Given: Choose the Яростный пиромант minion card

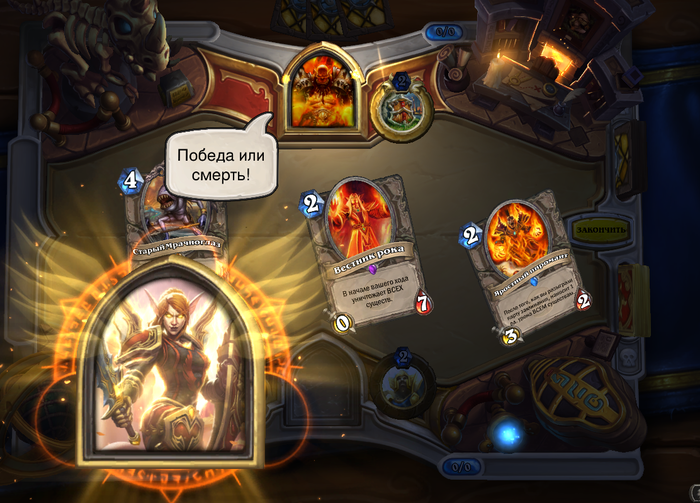Looking at the screenshot, I should click(530, 270).
